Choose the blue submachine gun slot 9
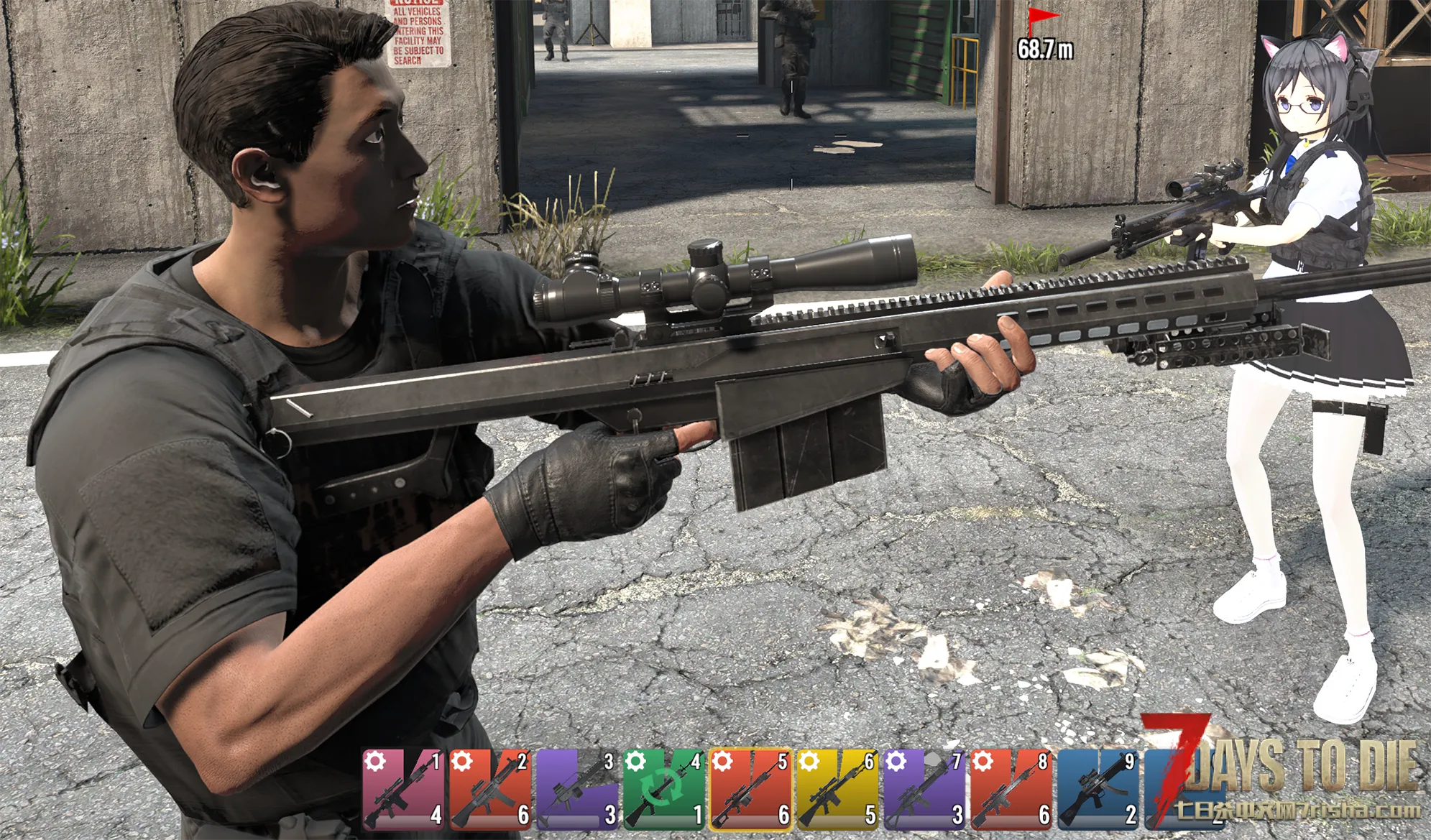The image size is (1431, 840). coord(1098,789)
